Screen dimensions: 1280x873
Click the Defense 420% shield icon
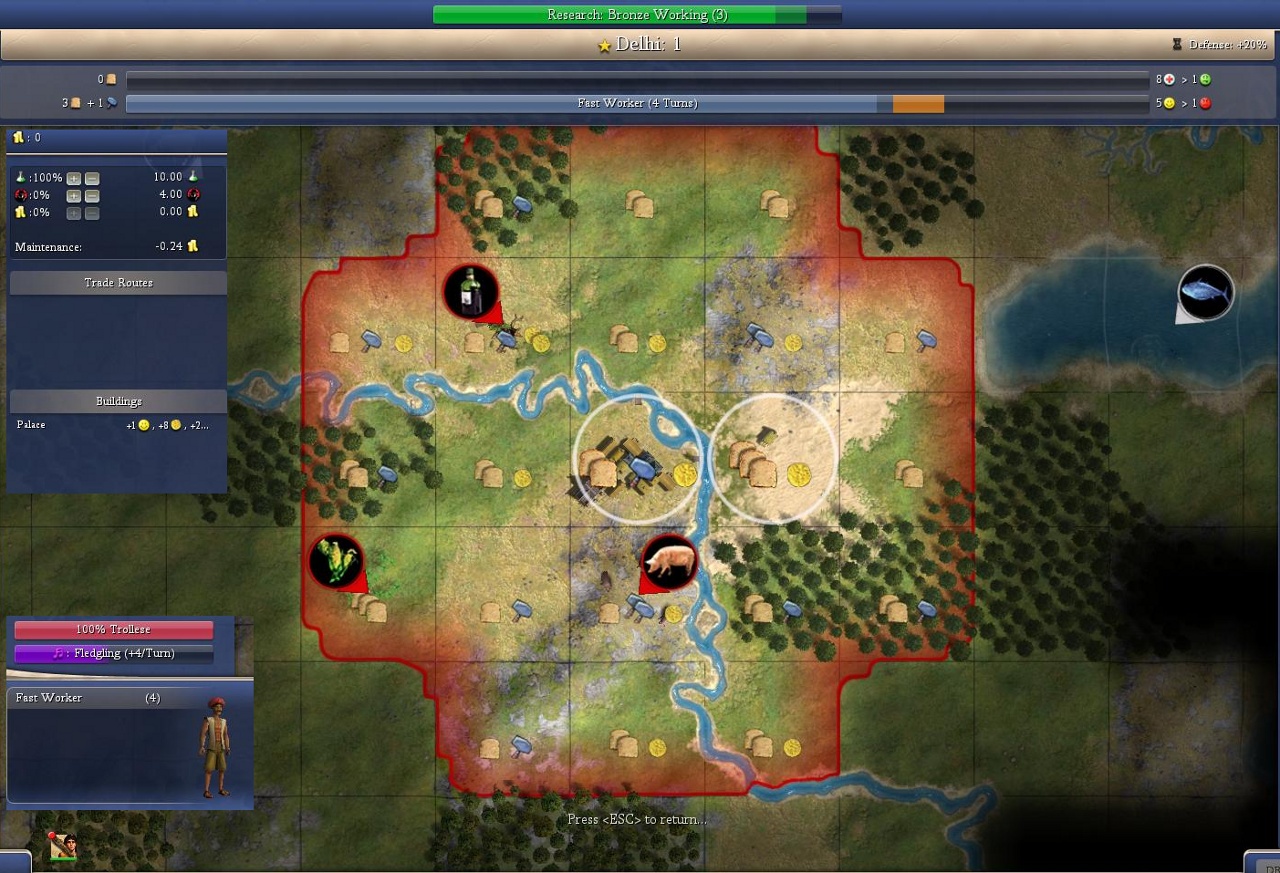(x=1177, y=44)
